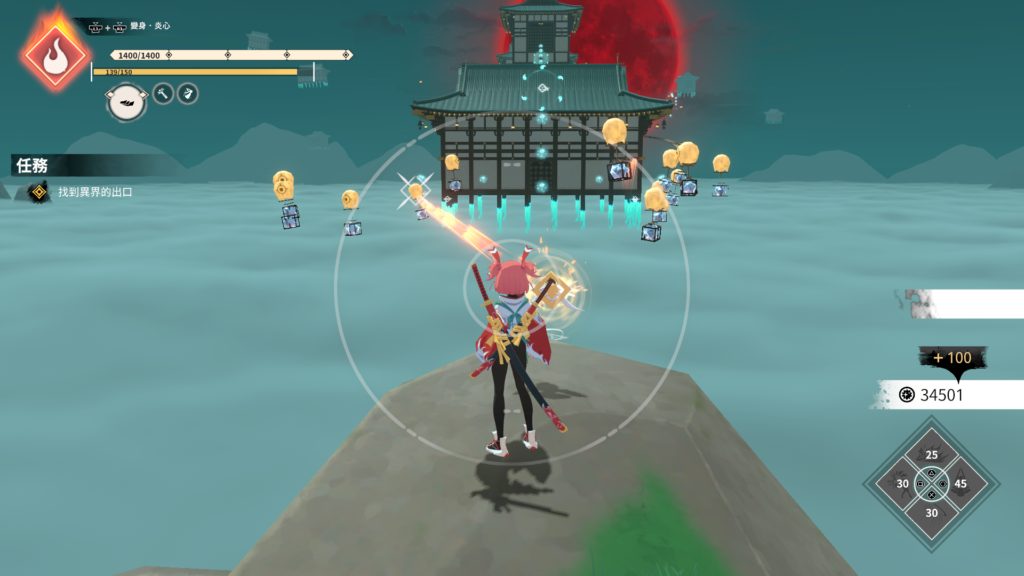Use the right skill showing cooldown 45

click(x=961, y=485)
